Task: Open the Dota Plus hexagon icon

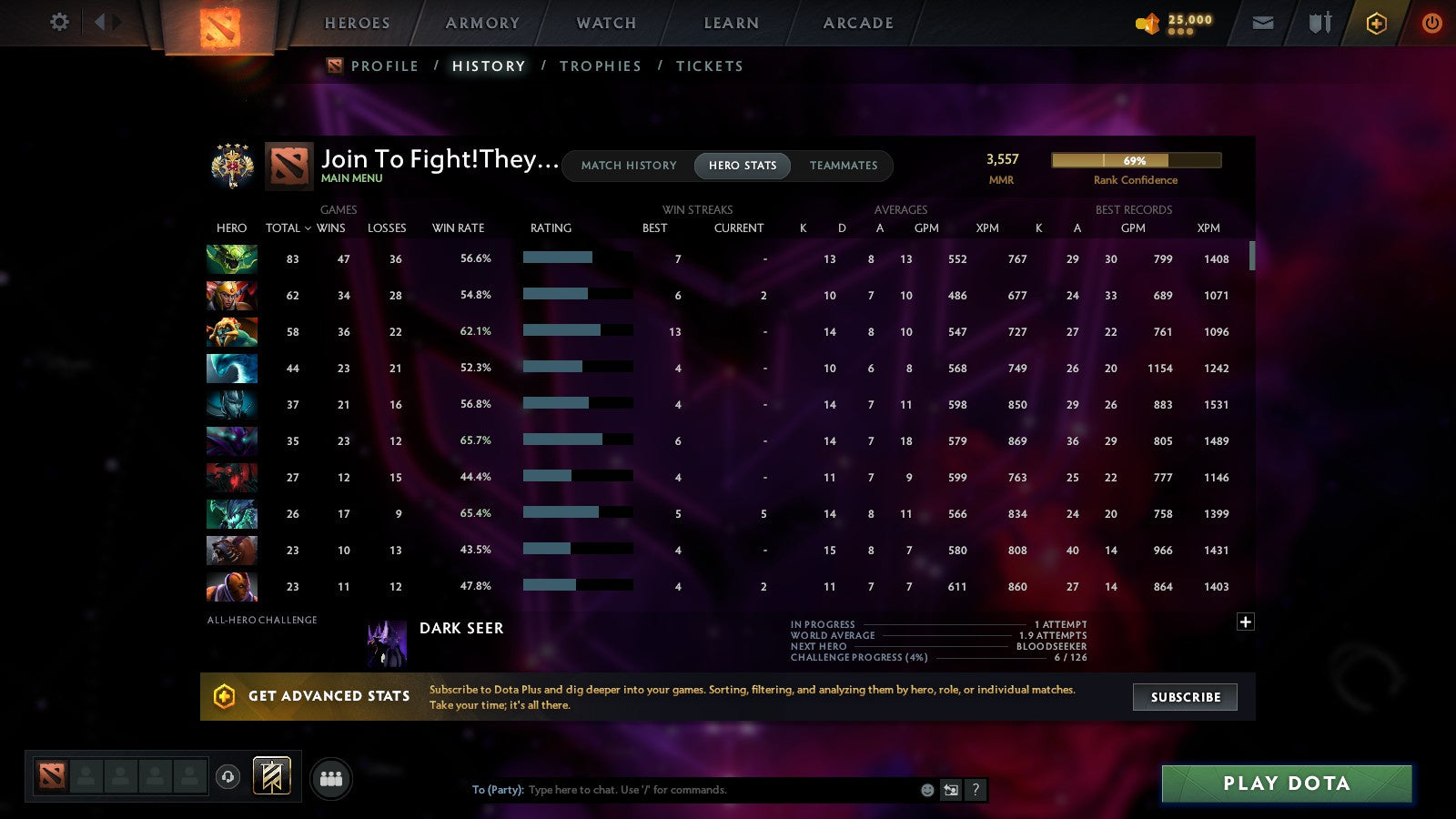Action: [x=1376, y=23]
